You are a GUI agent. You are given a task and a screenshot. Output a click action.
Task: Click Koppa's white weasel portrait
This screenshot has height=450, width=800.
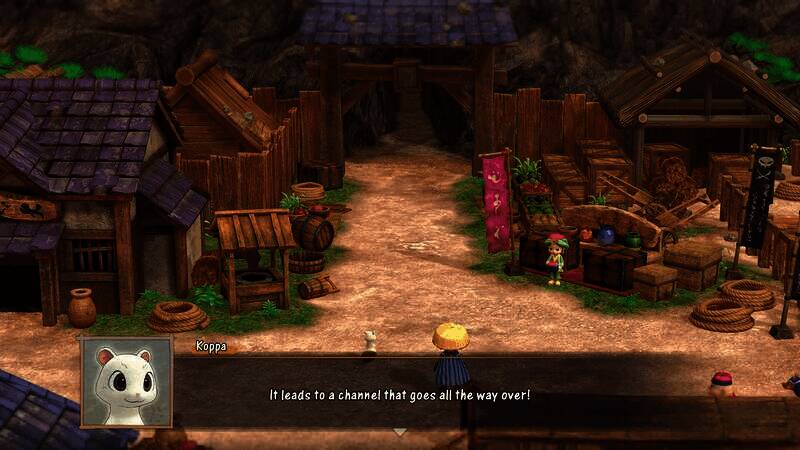point(126,381)
